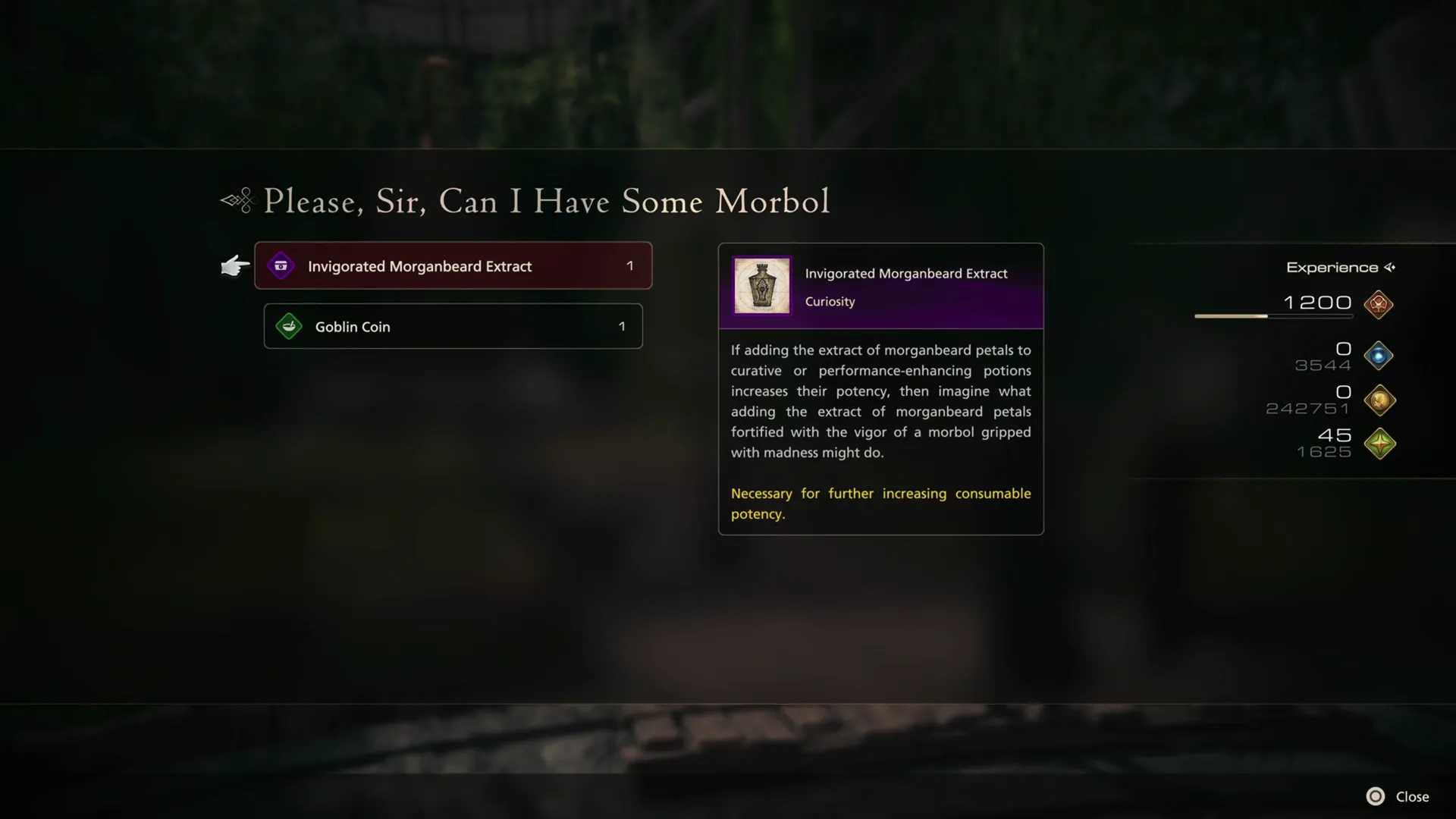Select the gold Gil coin icon
The width and height of the screenshot is (1456, 819).
click(1378, 400)
